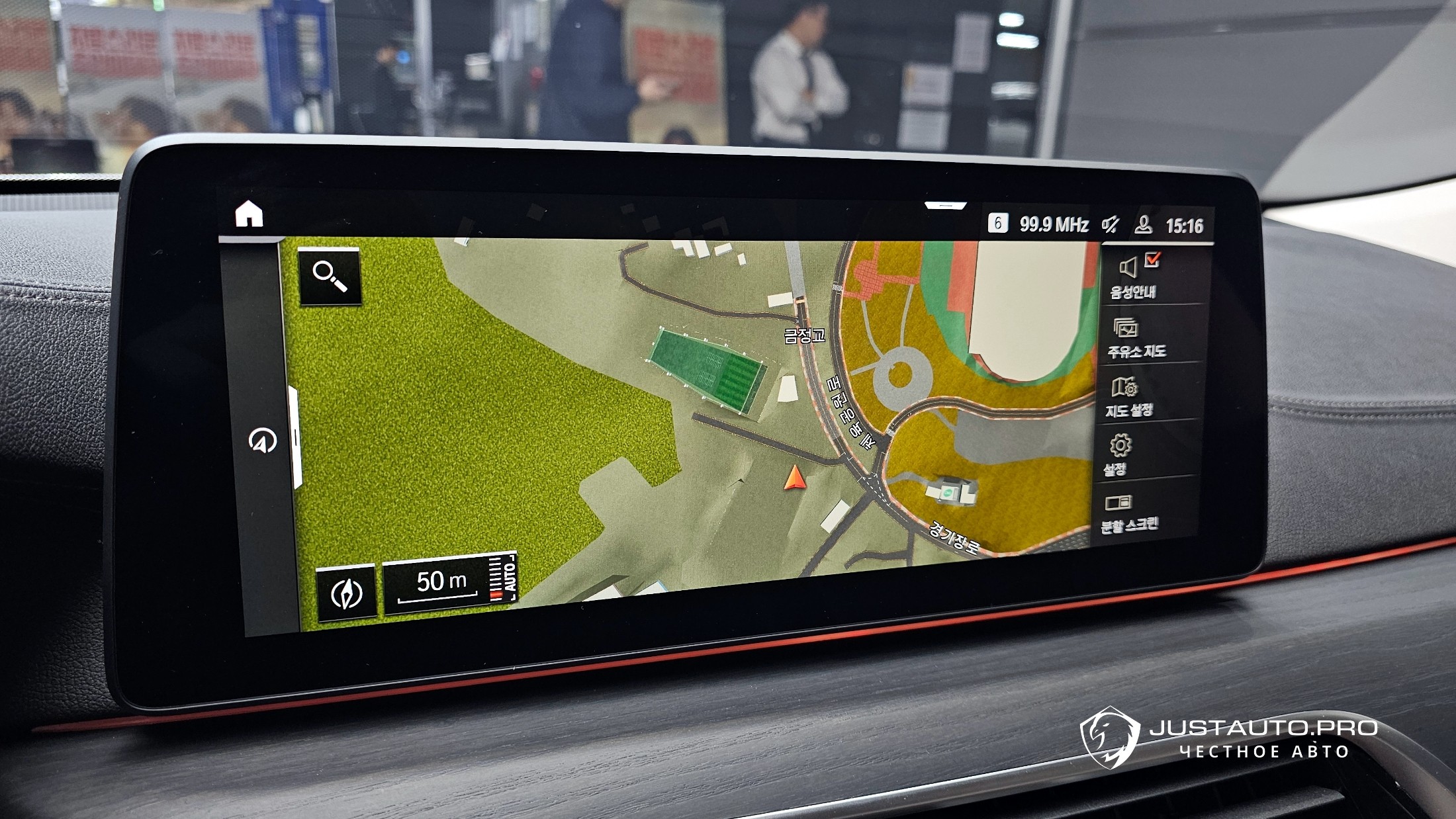Tap the muted sound status icon
Image resolution: width=1456 pixels, height=819 pixels.
pyautogui.click(x=1110, y=225)
